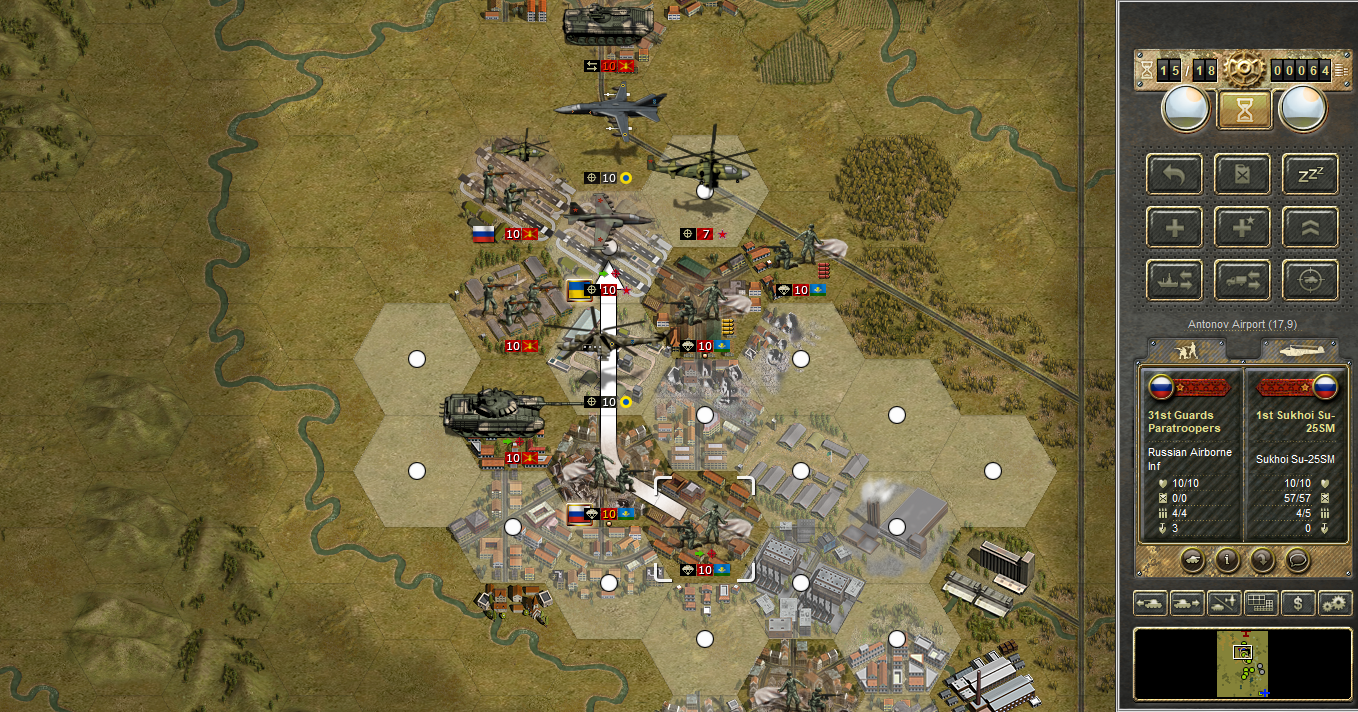Open options with the double-gear button
Image resolution: width=1358 pixels, height=712 pixels.
pyautogui.click(x=1335, y=603)
